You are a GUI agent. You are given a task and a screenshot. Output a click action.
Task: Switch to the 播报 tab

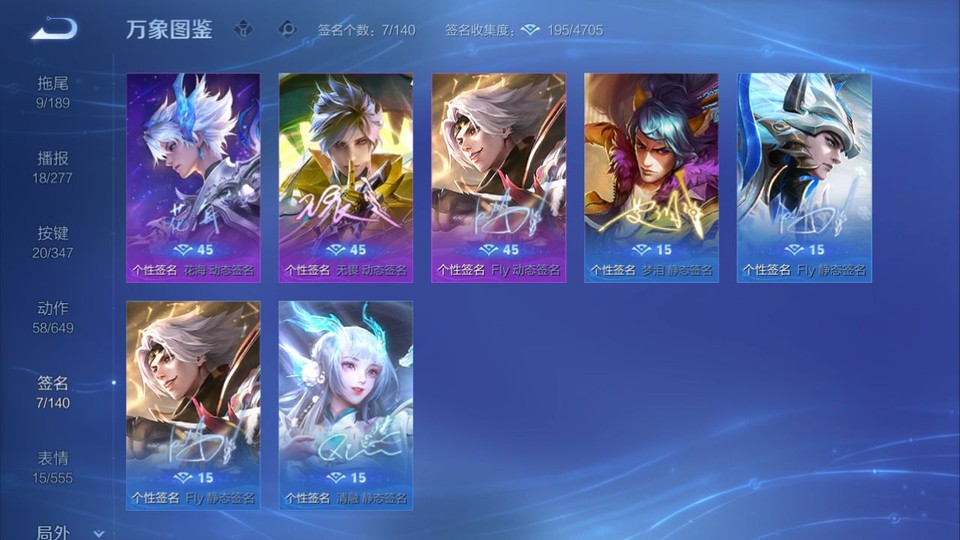pyautogui.click(x=53, y=166)
